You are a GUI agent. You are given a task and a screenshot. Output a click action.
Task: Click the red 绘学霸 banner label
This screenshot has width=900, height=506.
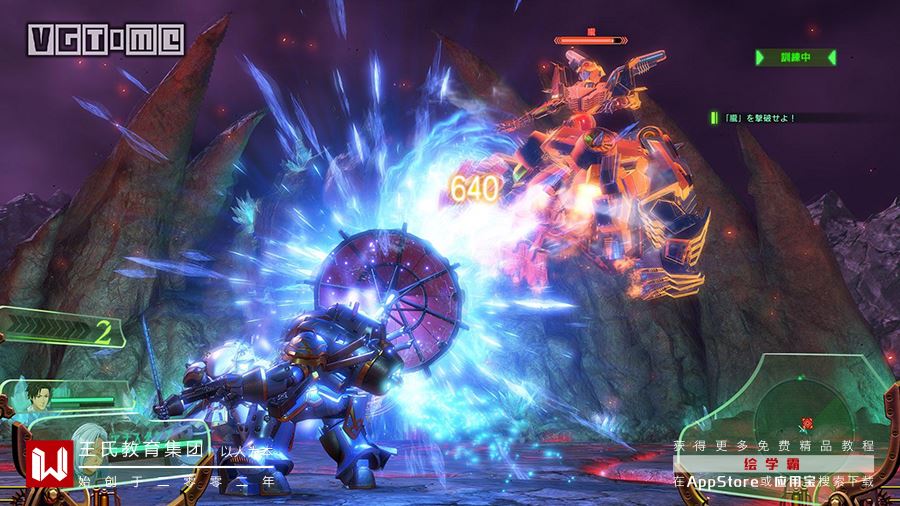click(x=772, y=463)
